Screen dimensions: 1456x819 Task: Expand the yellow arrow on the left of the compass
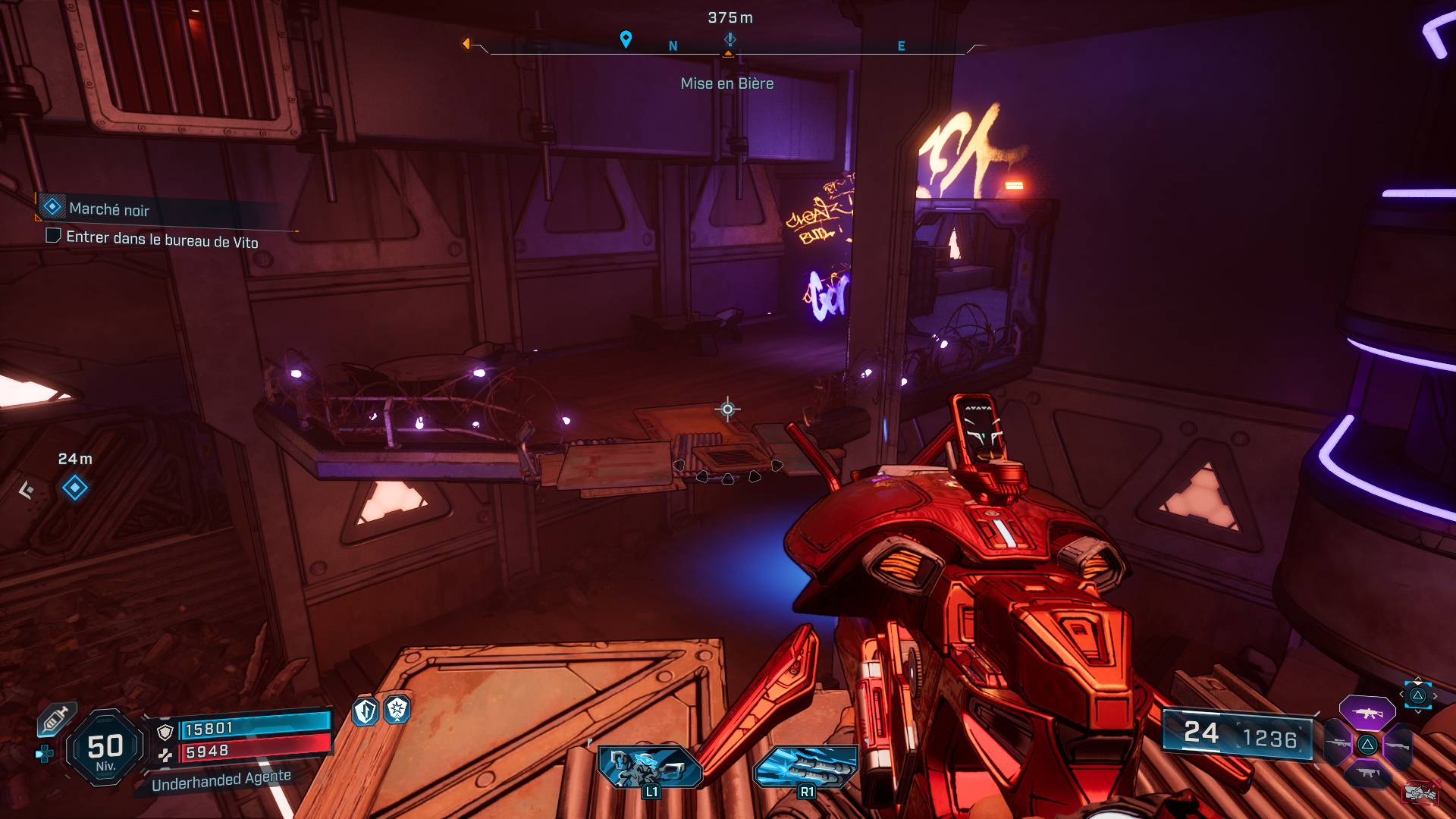point(468,43)
